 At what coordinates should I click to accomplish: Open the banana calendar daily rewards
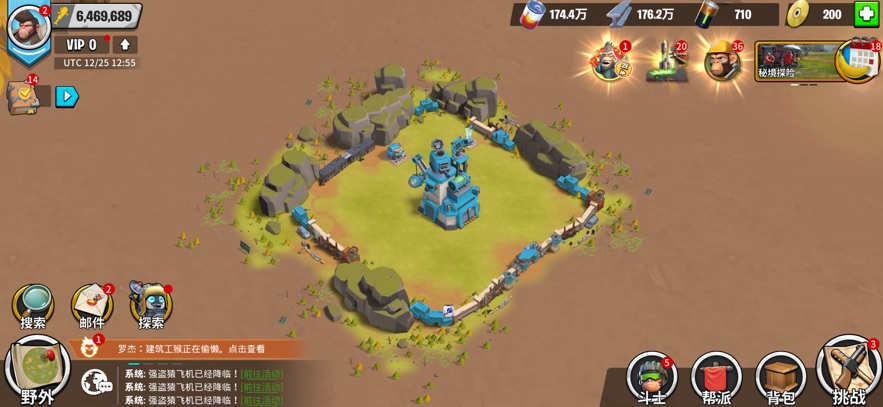pos(857,61)
